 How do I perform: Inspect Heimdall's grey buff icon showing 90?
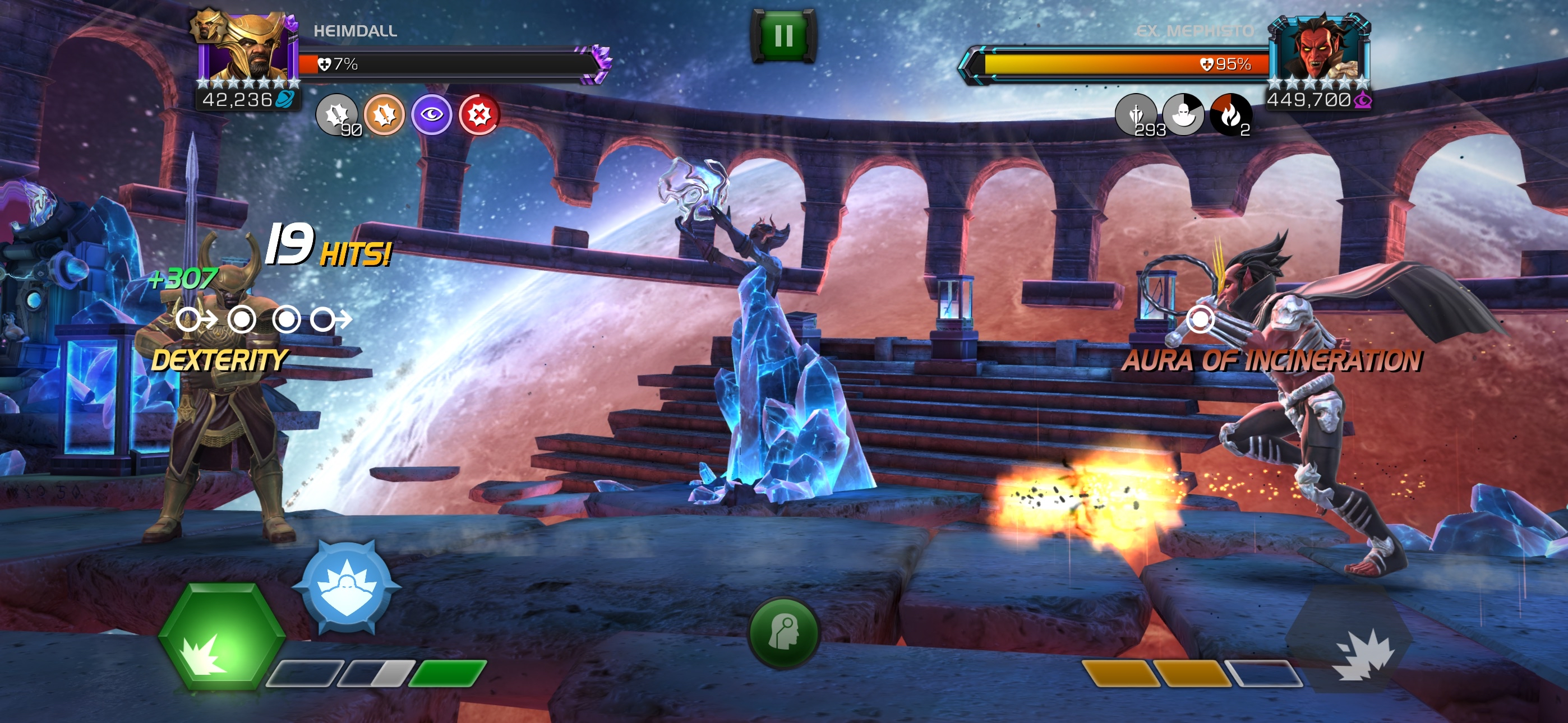(x=336, y=114)
